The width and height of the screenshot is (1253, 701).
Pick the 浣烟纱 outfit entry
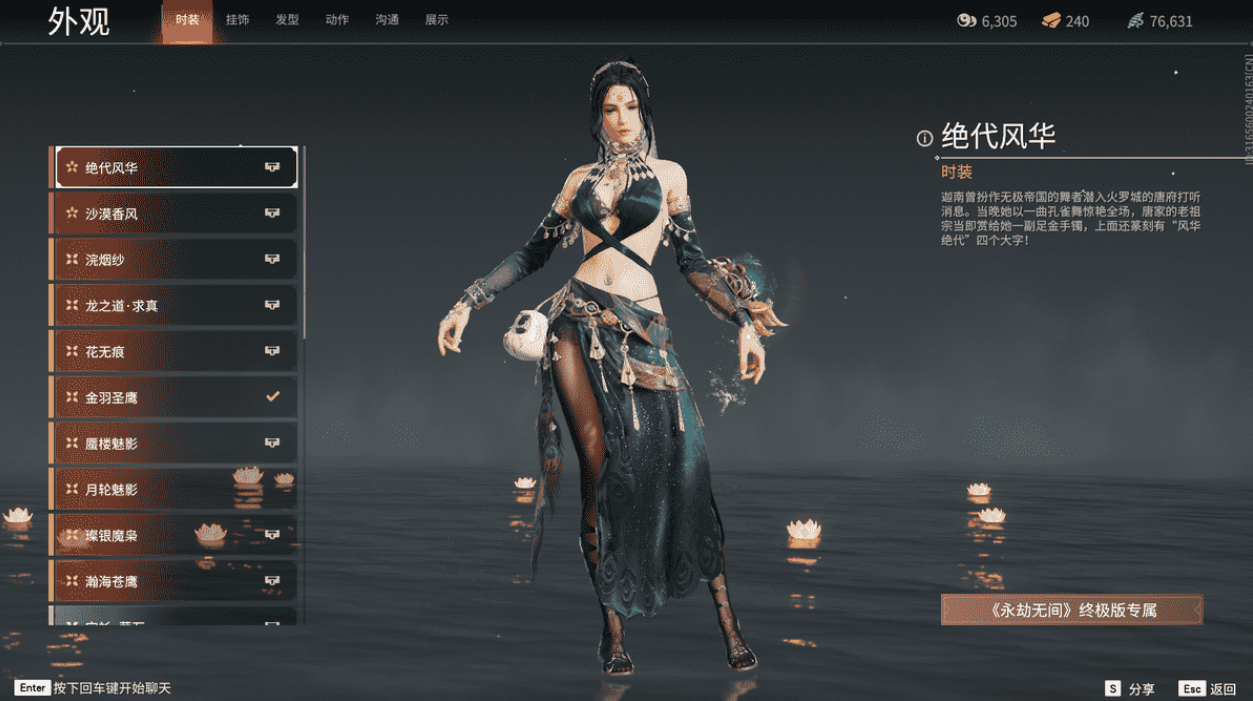(x=175, y=260)
